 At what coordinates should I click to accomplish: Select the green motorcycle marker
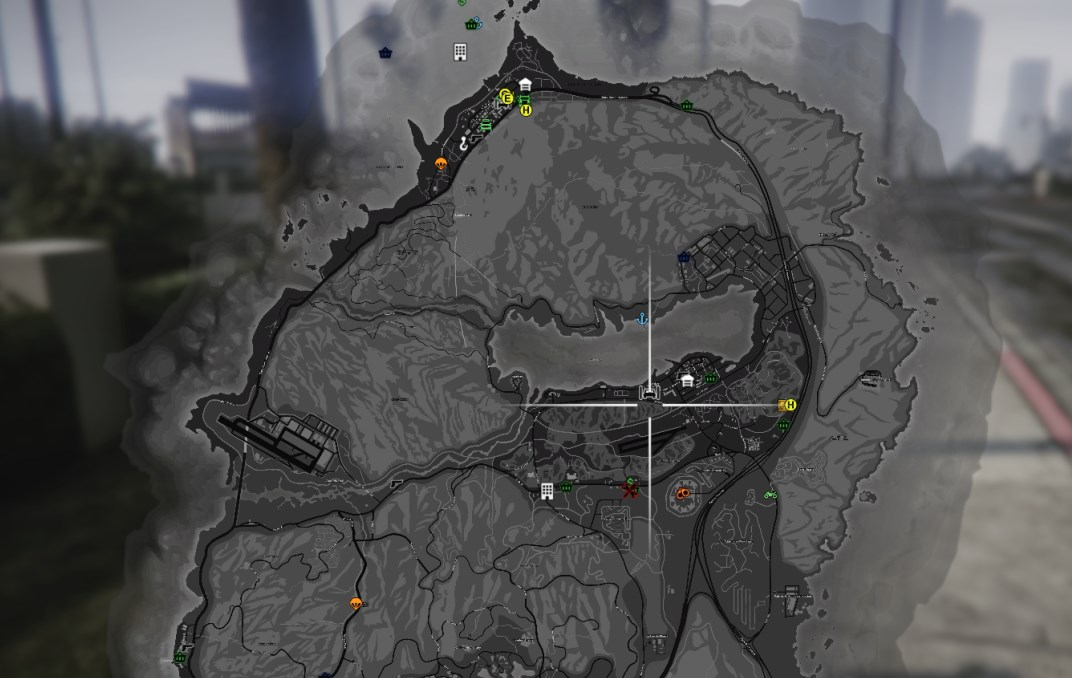pyautogui.click(x=770, y=494)
